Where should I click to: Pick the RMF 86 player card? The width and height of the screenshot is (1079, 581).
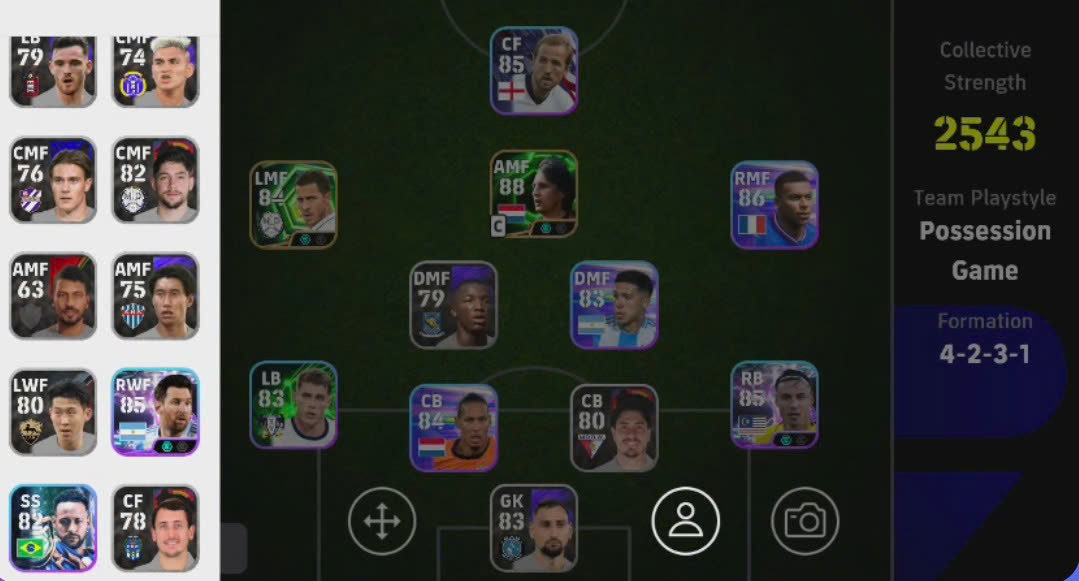774,205
